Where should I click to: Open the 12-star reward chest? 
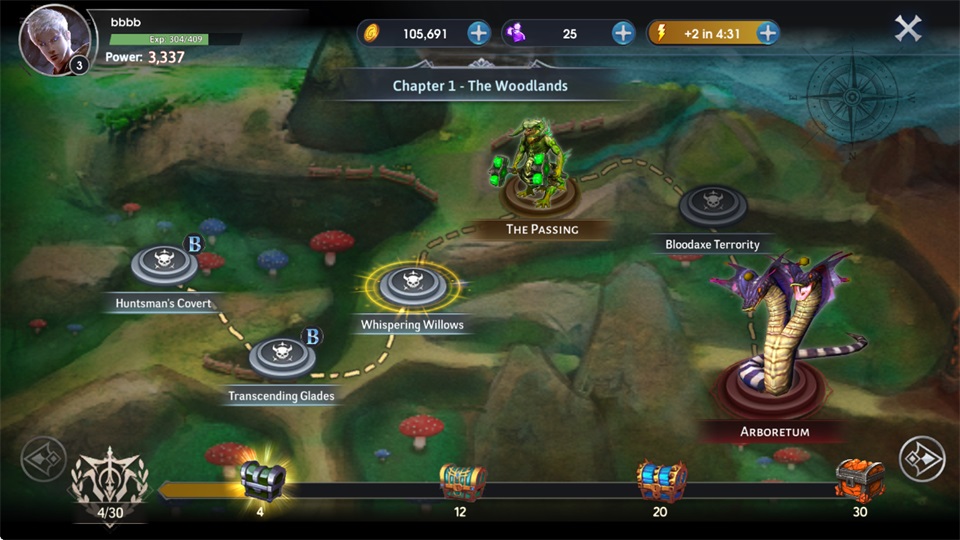[461, 482]
